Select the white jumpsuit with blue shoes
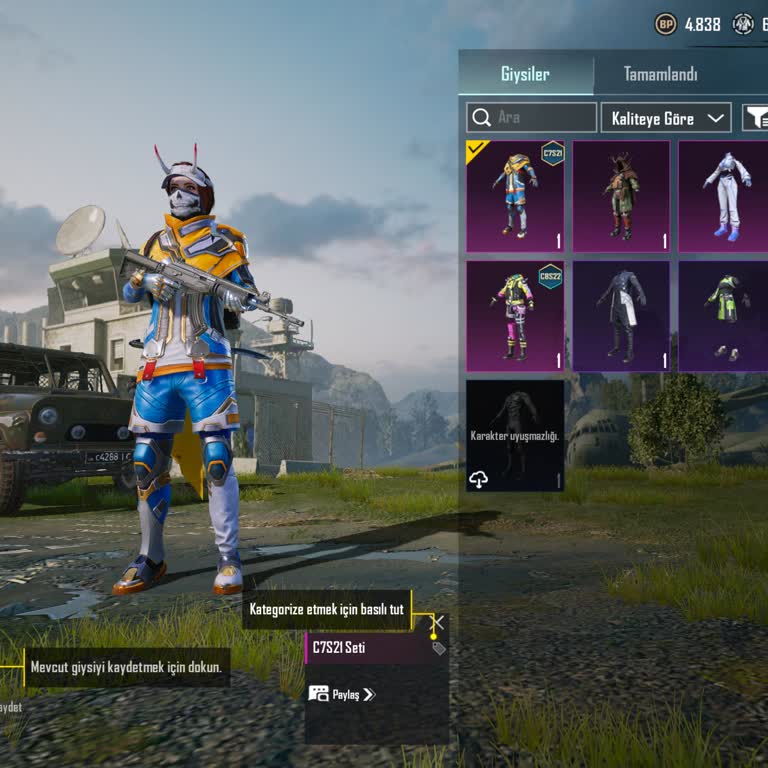Viewport: 768px width, 768px height. coord(725,196)
